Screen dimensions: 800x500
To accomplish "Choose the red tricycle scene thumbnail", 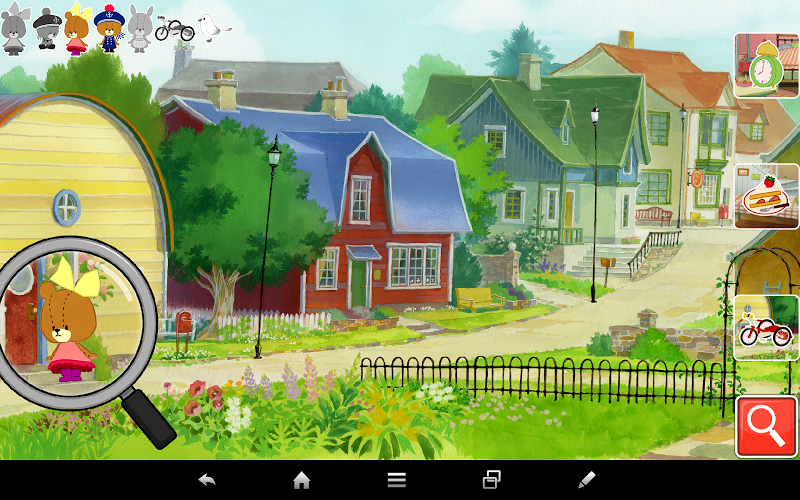I will click(x=766, y=328).
